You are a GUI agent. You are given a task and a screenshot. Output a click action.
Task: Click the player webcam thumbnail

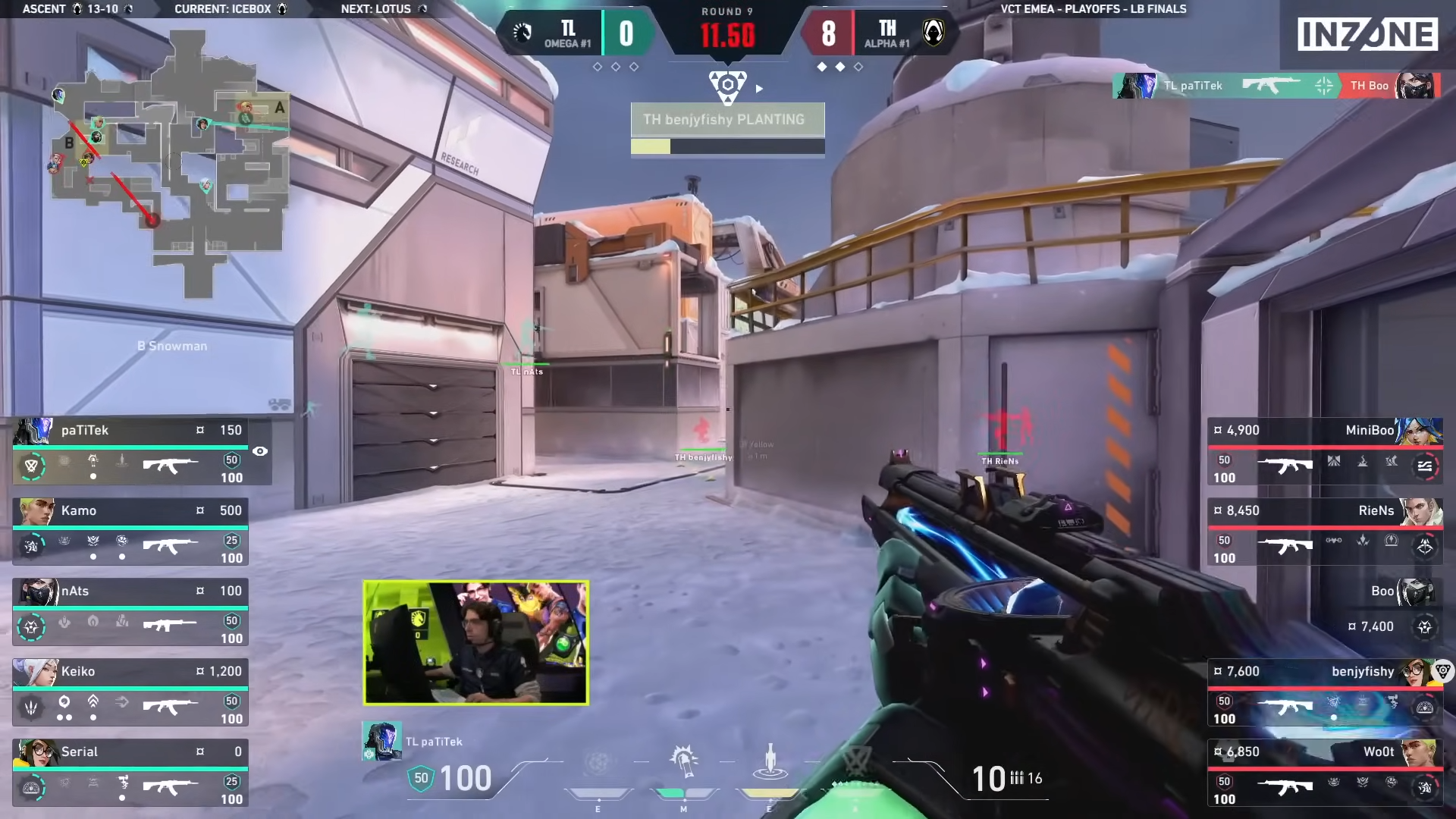475,643
